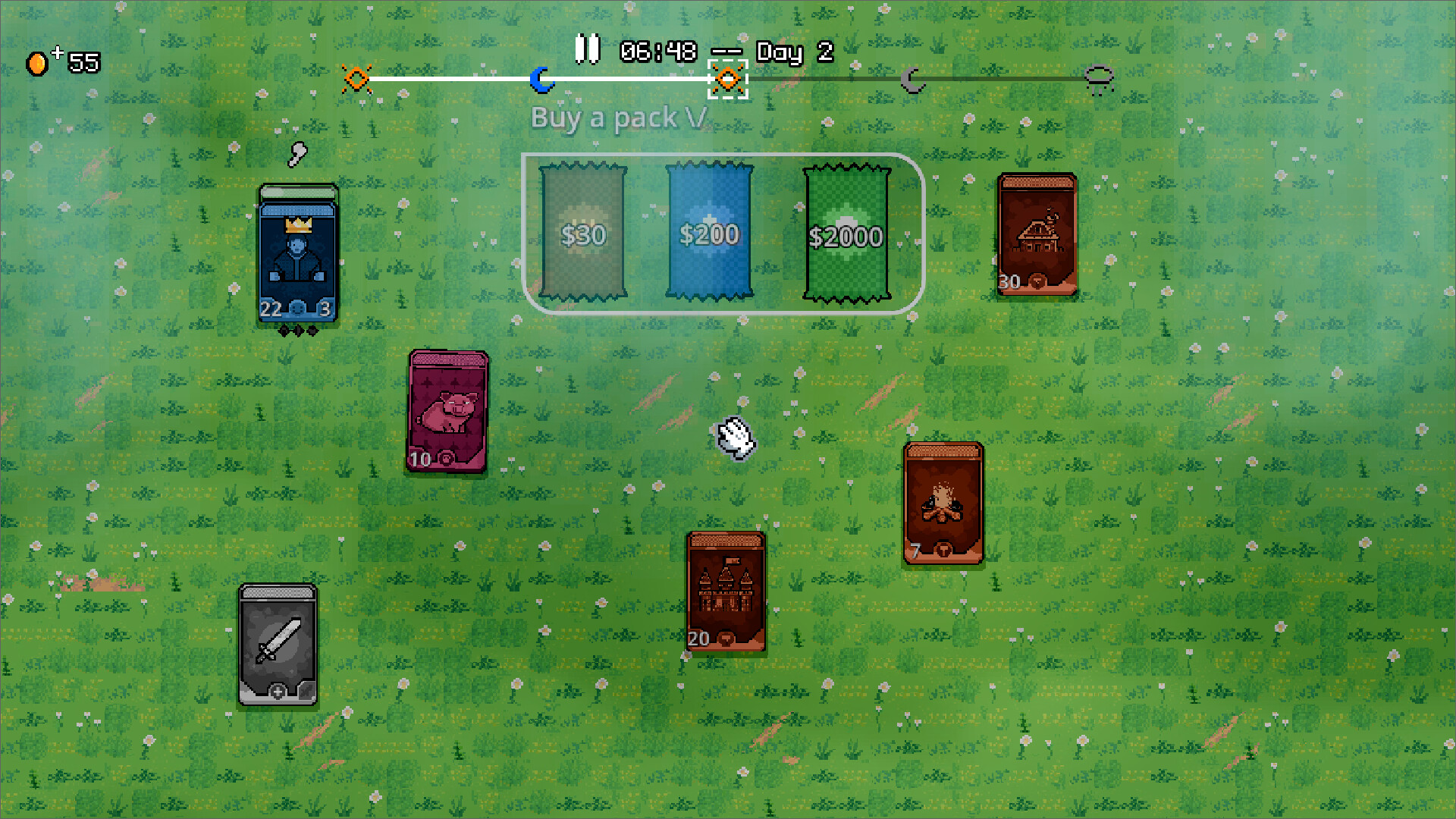
Task: Collapse the Buy a pack panel
Action: (692, 118)
